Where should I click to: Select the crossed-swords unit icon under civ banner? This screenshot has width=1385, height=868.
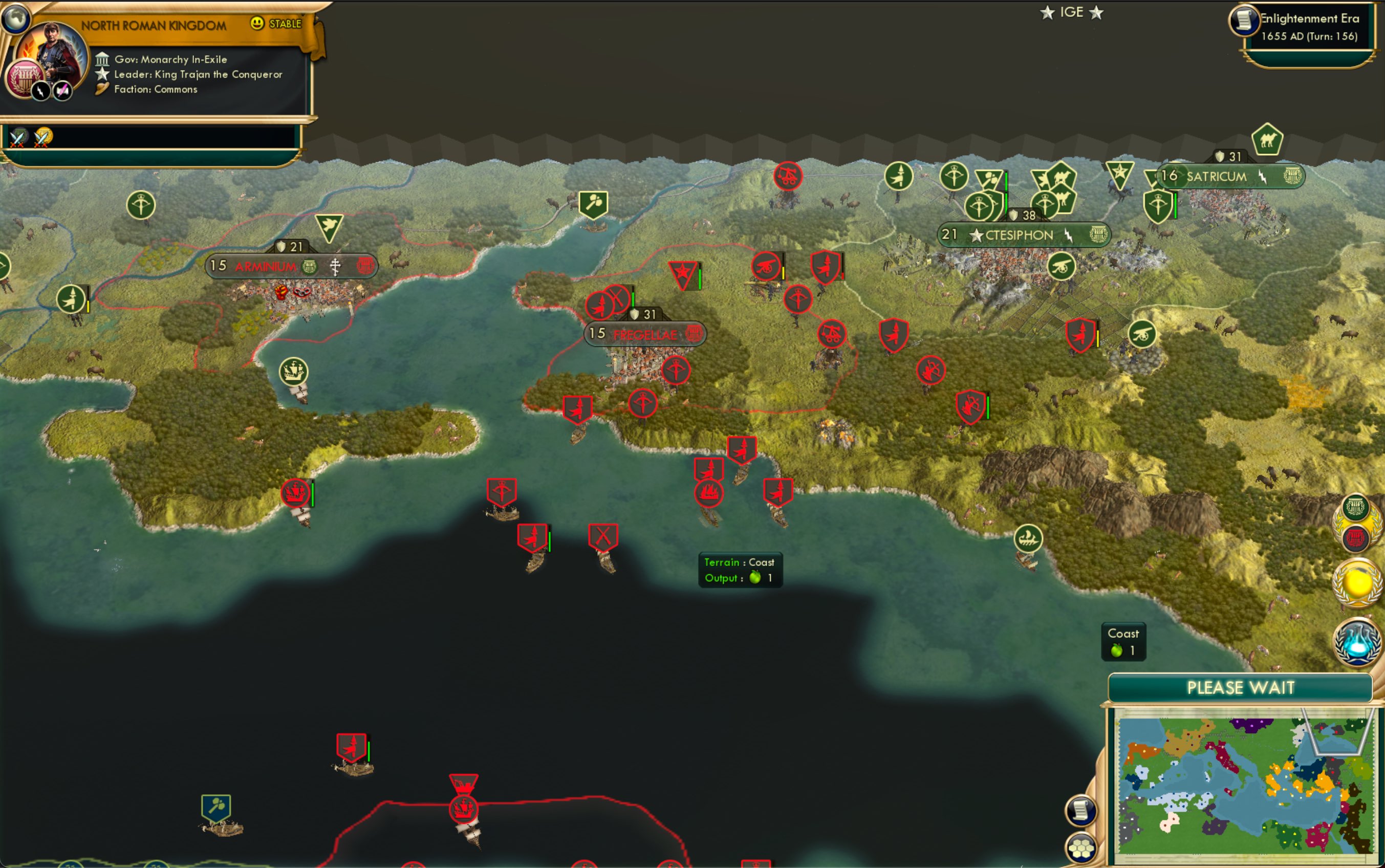(x=17, y=138)
